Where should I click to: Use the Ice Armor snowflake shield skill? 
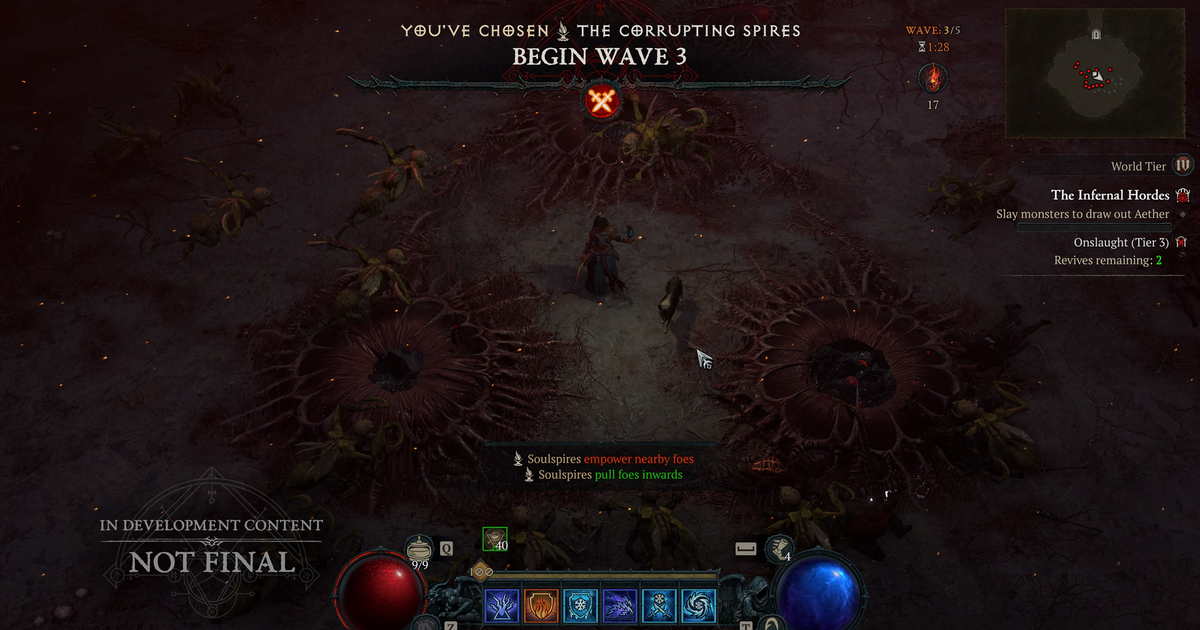(579, 605)
